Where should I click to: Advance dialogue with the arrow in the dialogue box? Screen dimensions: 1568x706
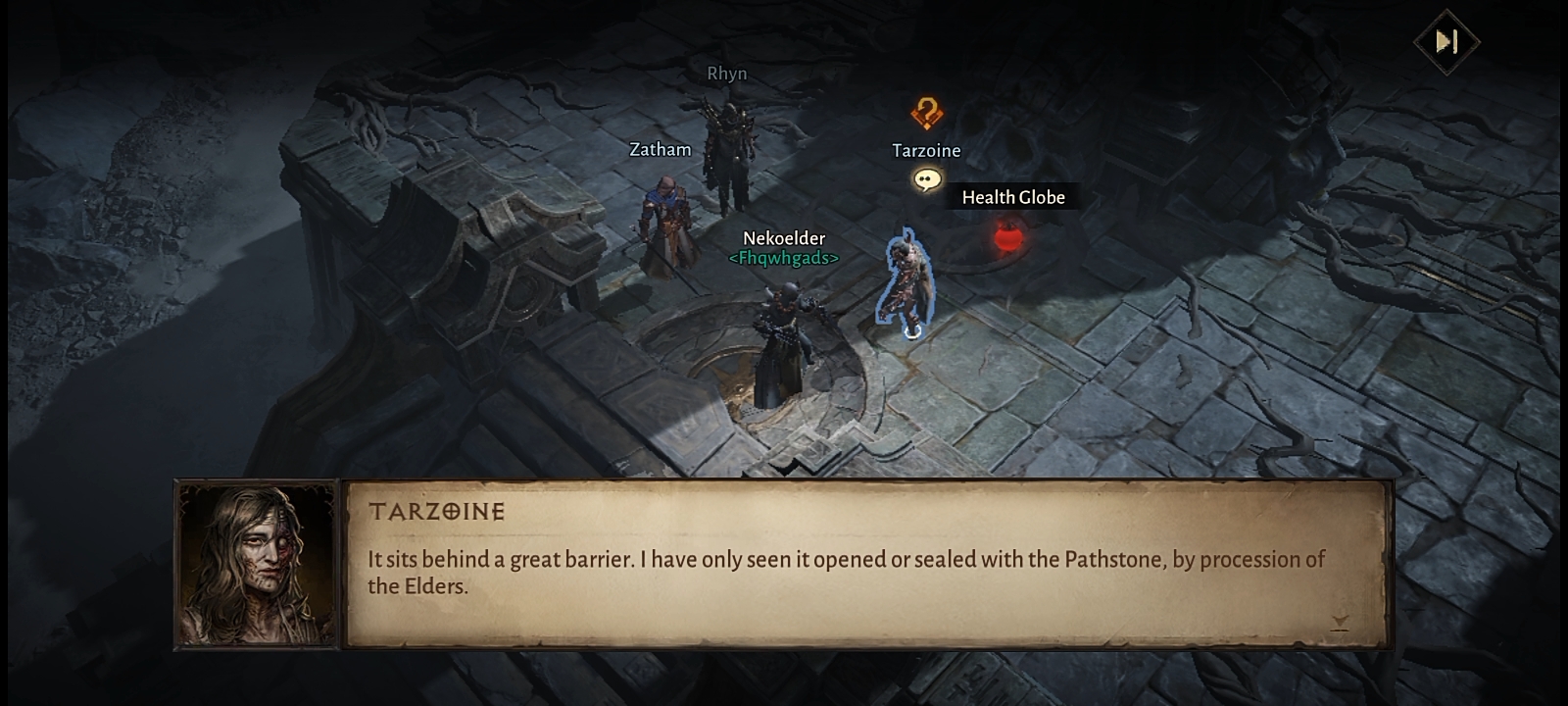tap(1340, 622)
